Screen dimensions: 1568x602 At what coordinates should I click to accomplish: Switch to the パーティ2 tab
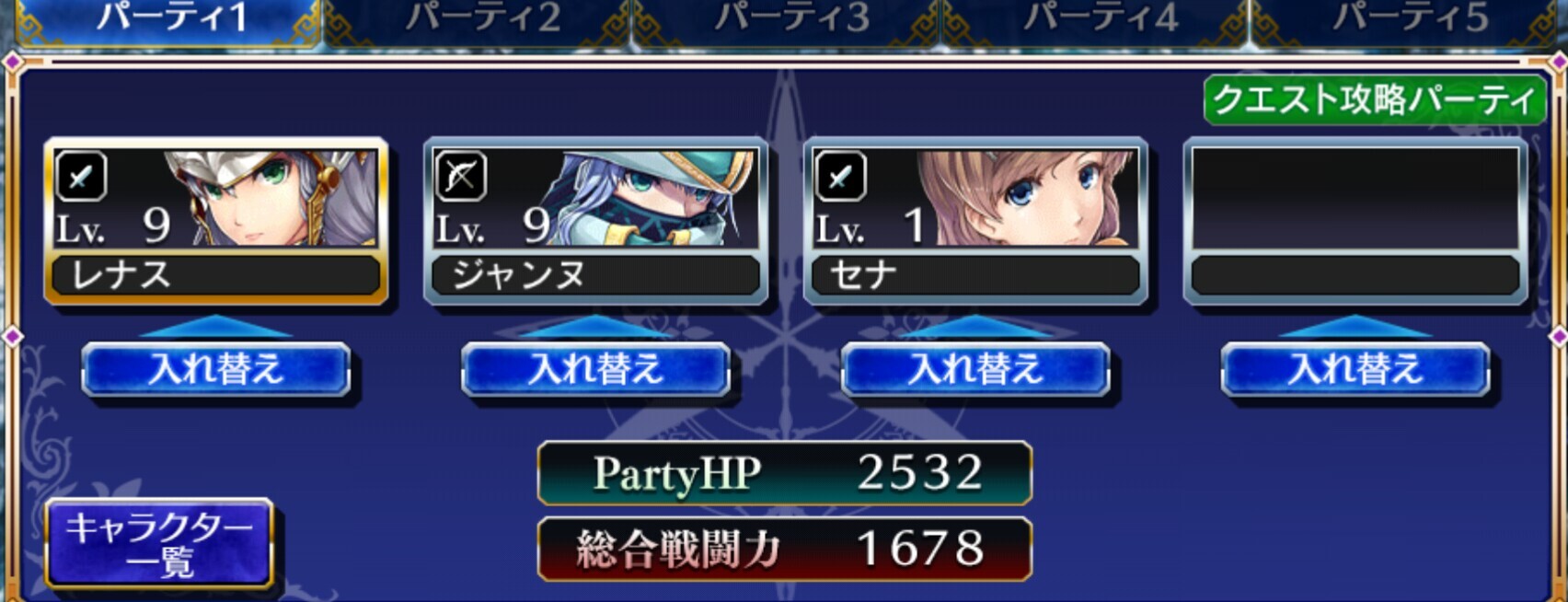482,18
